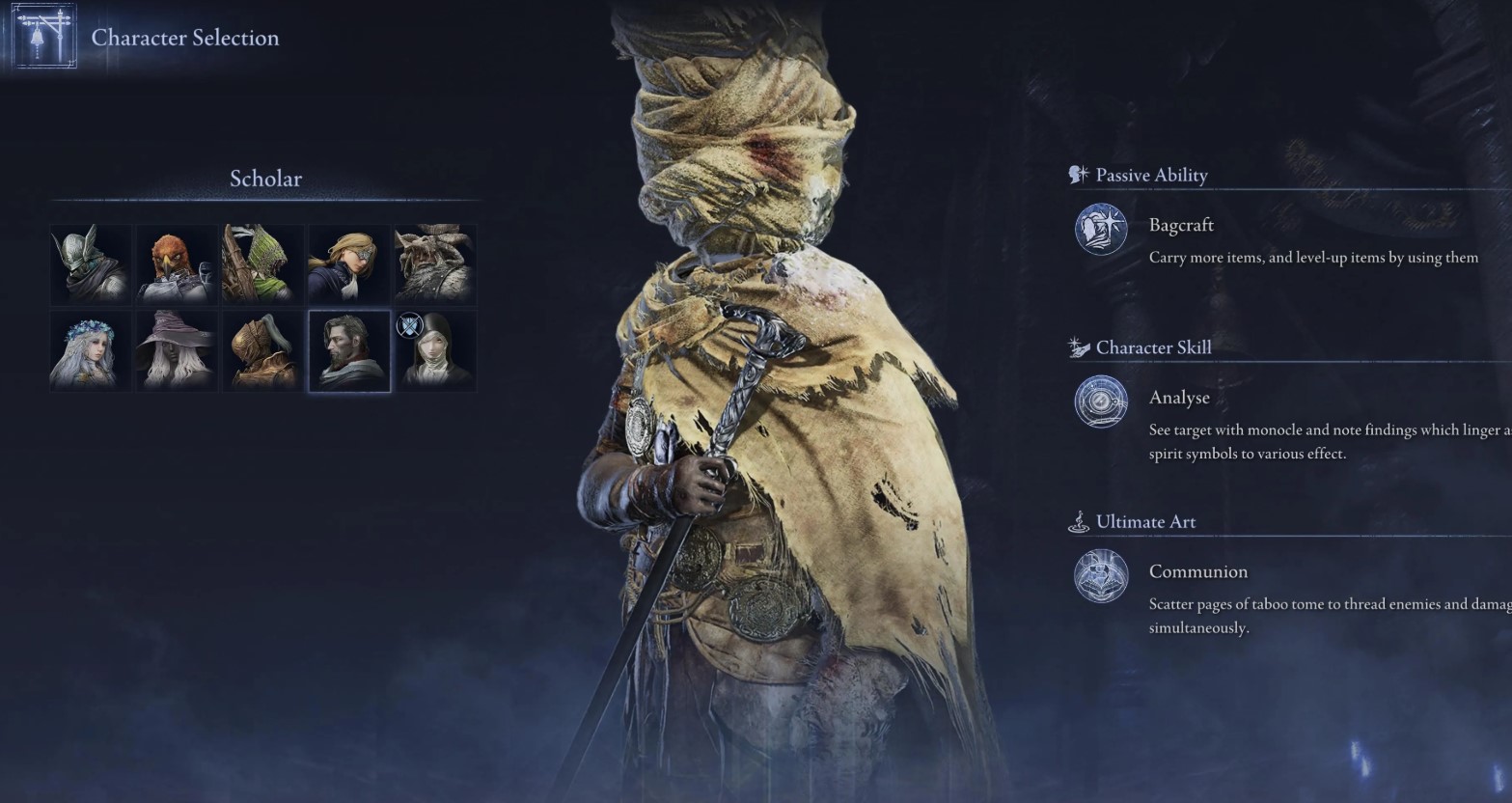Select the Analyse character skill icon

point(1101,401)
